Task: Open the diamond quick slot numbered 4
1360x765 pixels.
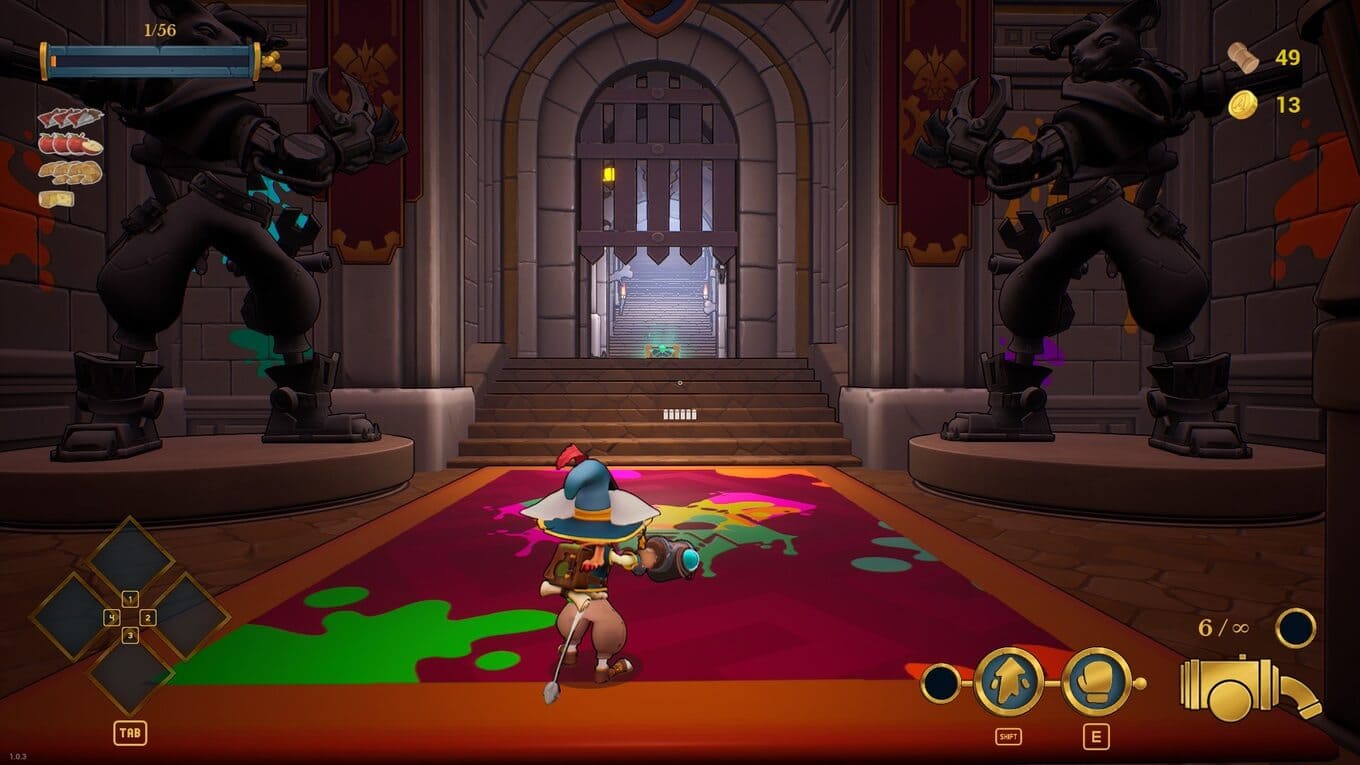Action: coord(72,616)
